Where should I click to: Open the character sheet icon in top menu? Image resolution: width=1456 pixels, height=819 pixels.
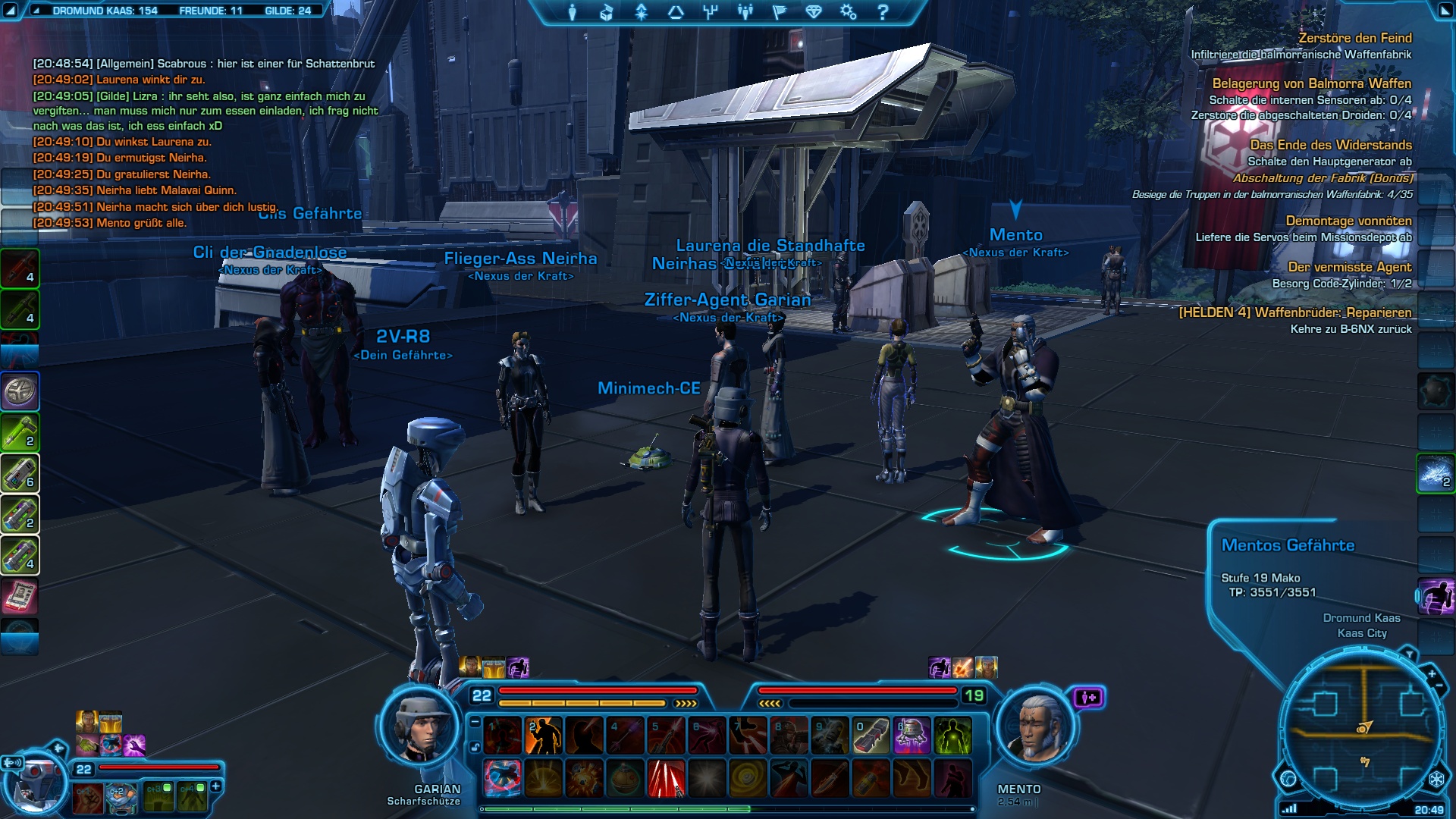coord(573,12)
